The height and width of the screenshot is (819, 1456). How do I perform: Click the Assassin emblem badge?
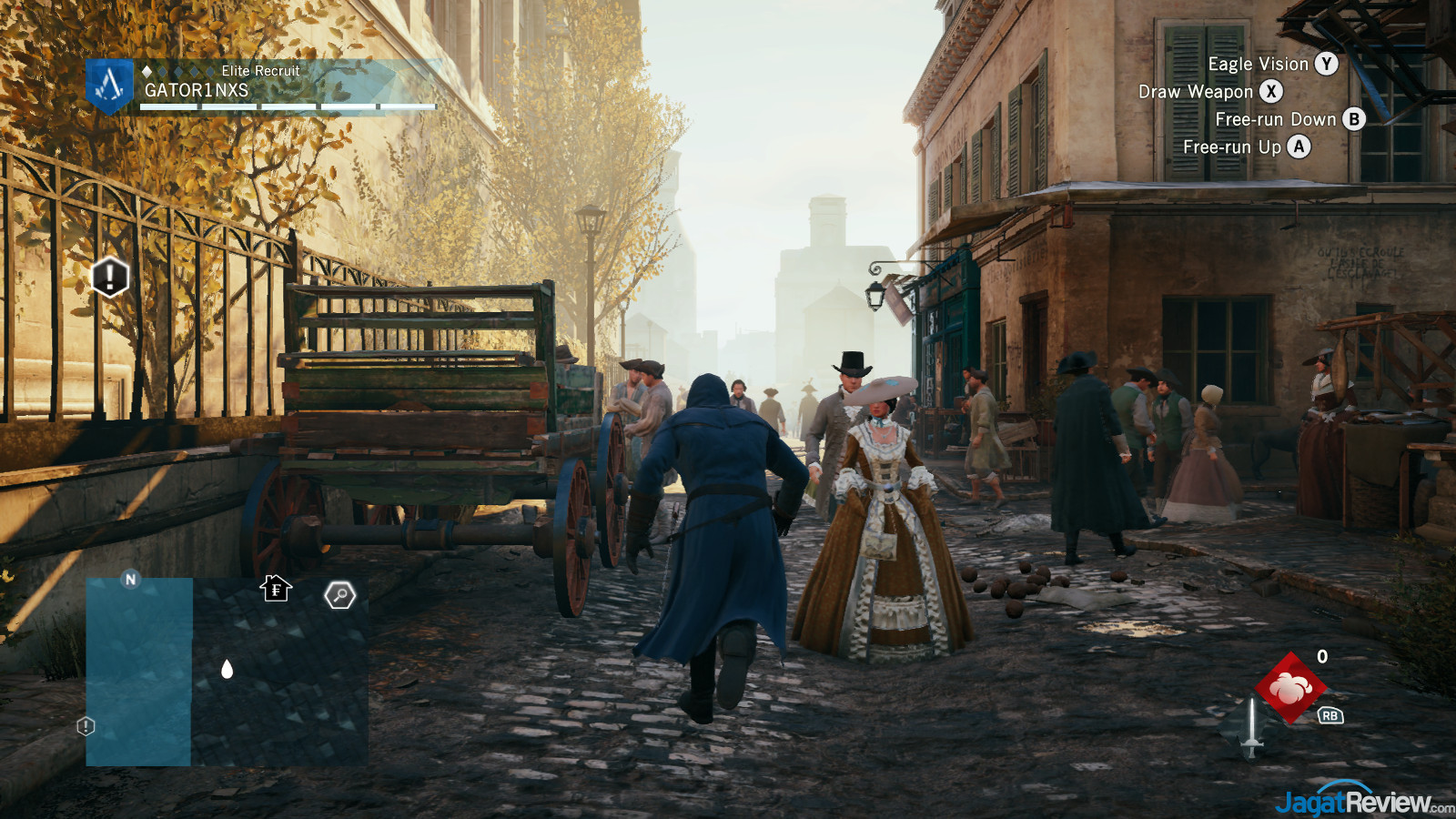tap(109, 86)
